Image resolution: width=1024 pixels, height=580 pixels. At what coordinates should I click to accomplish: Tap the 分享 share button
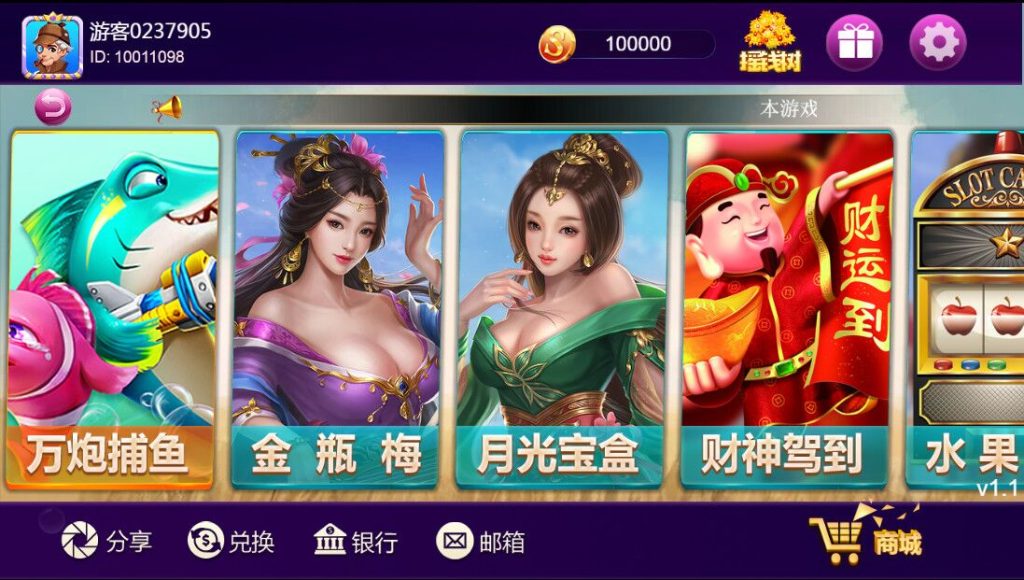click(107, 541)
